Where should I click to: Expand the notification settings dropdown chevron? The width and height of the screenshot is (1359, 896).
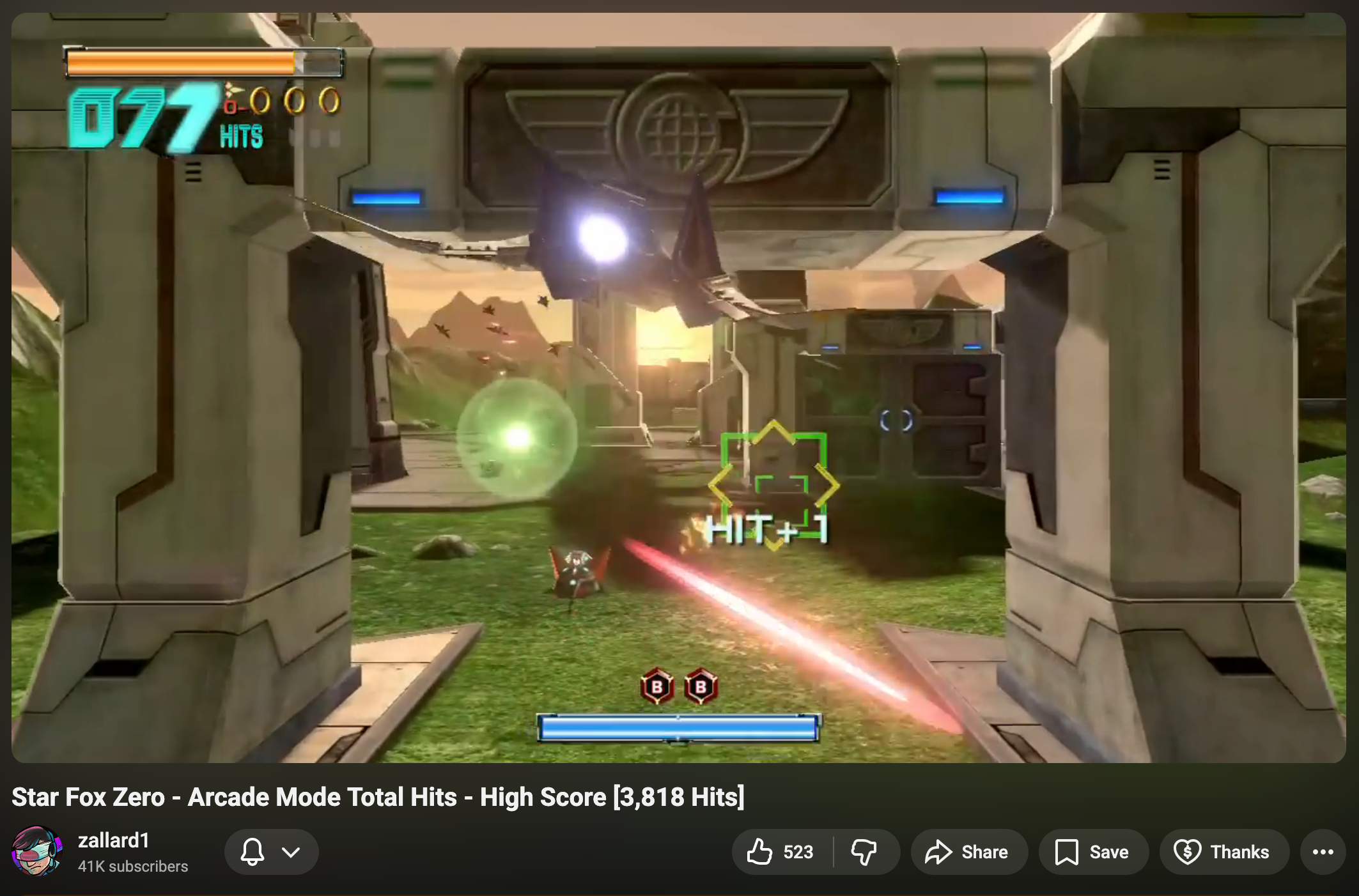point(291,852)
